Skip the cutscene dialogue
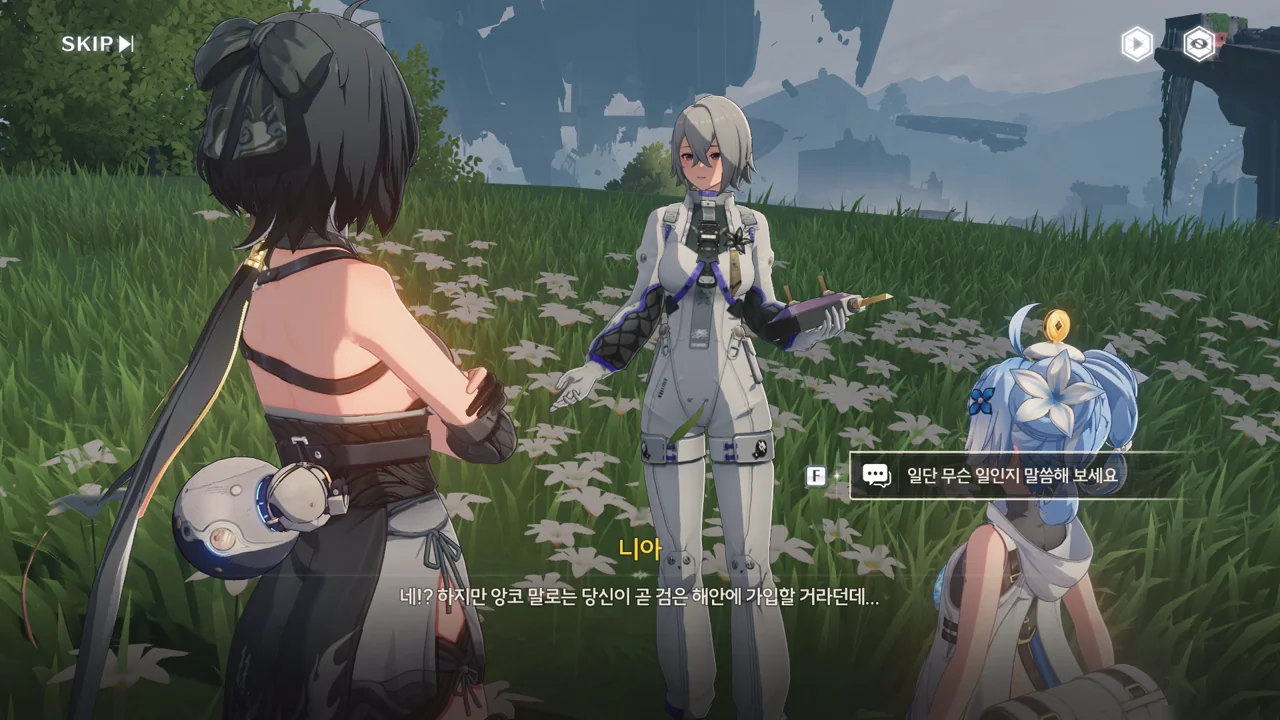1280x720 pixels. point(97,44)
